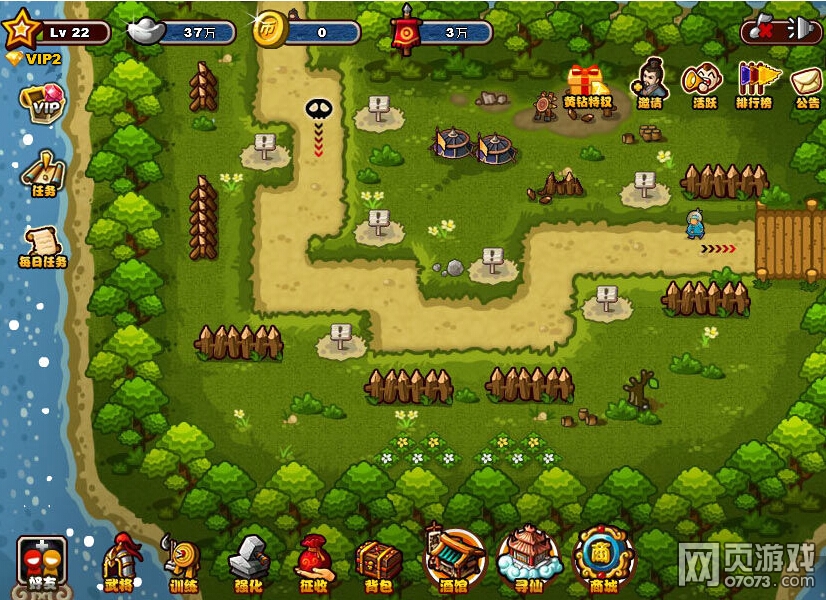
Task: Open the 每日任务 daily quests
Action: (43, 243)
